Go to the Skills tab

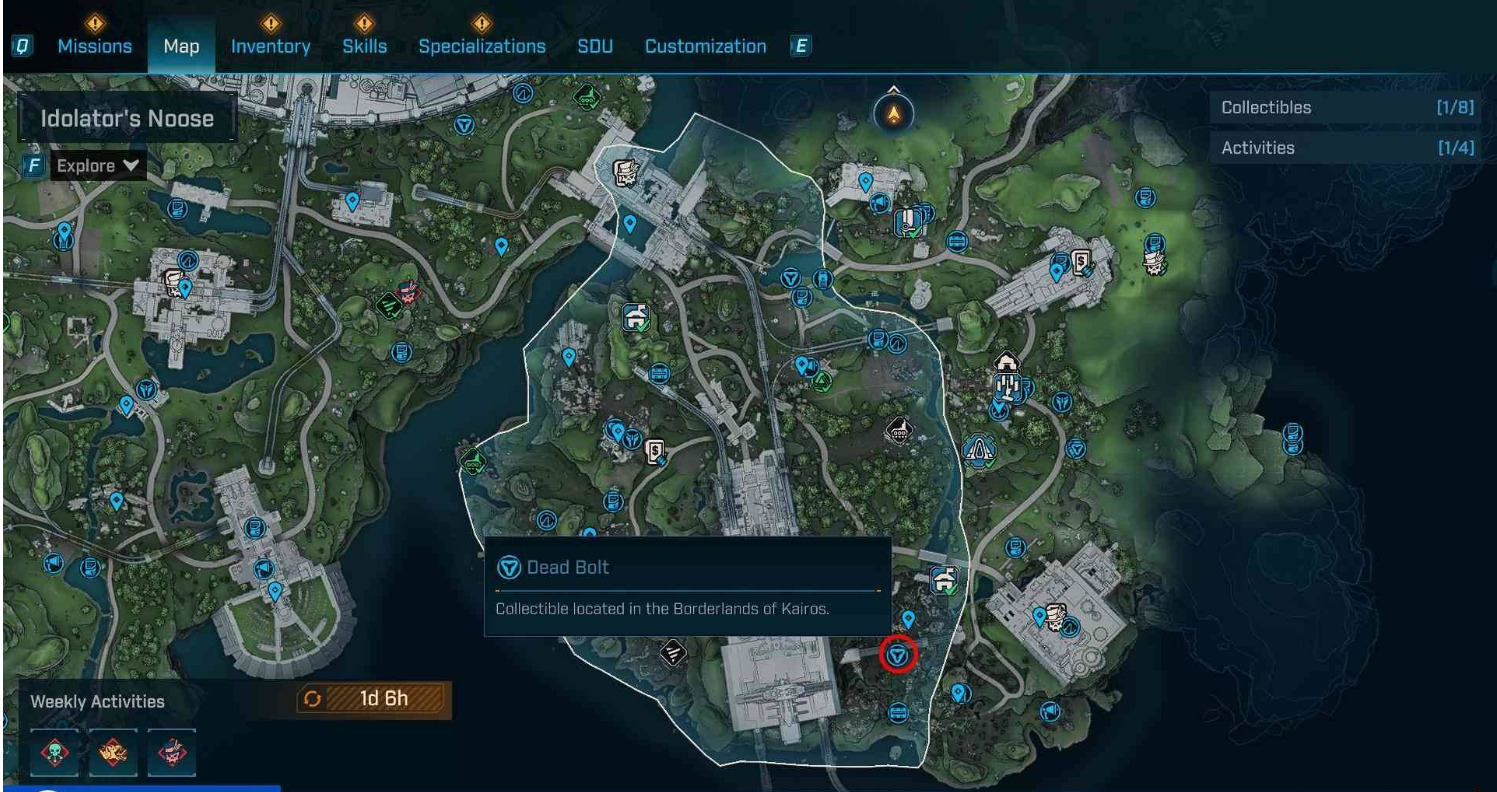(364, 46)
